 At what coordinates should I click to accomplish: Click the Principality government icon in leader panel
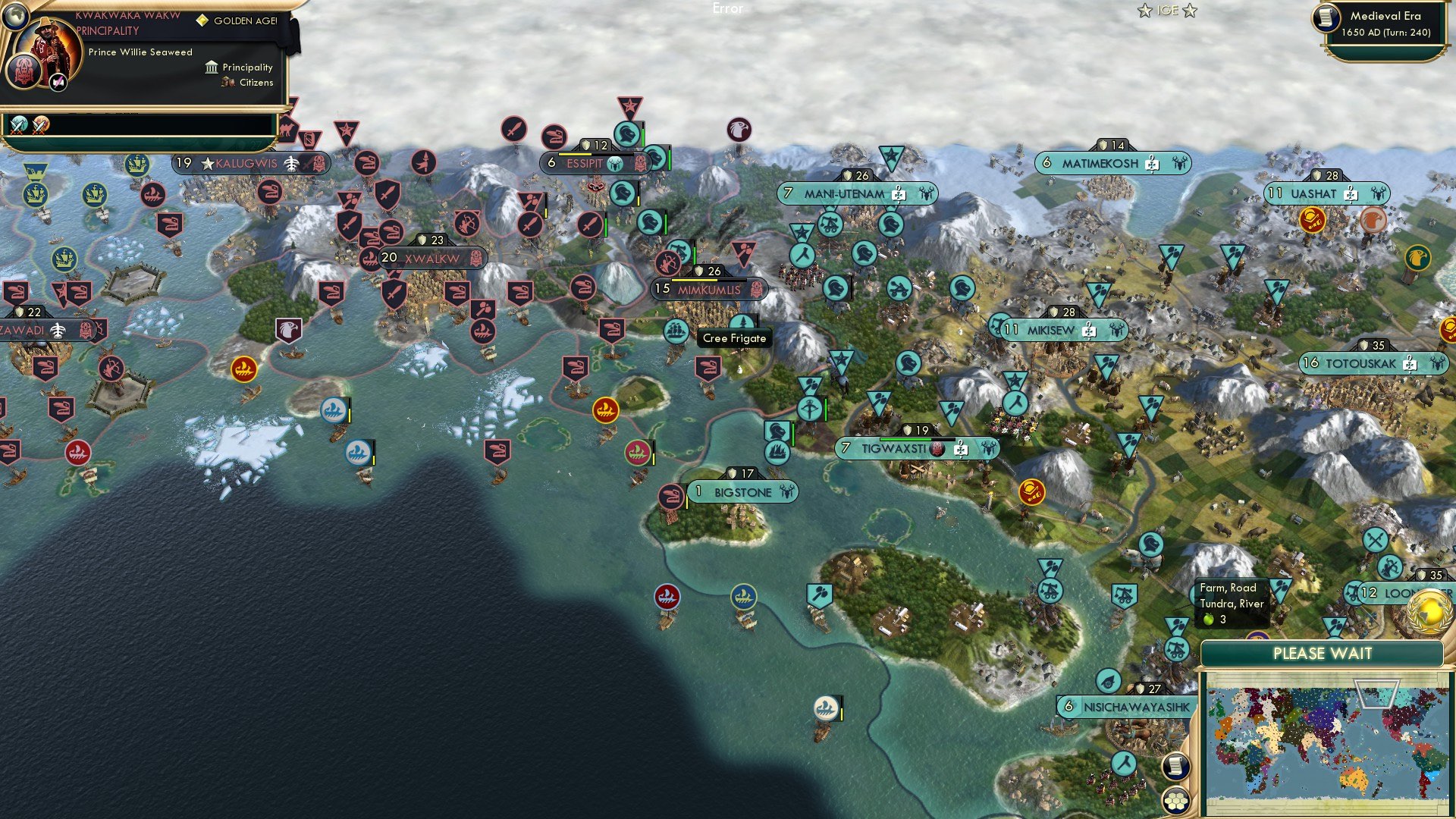[211, 67]
